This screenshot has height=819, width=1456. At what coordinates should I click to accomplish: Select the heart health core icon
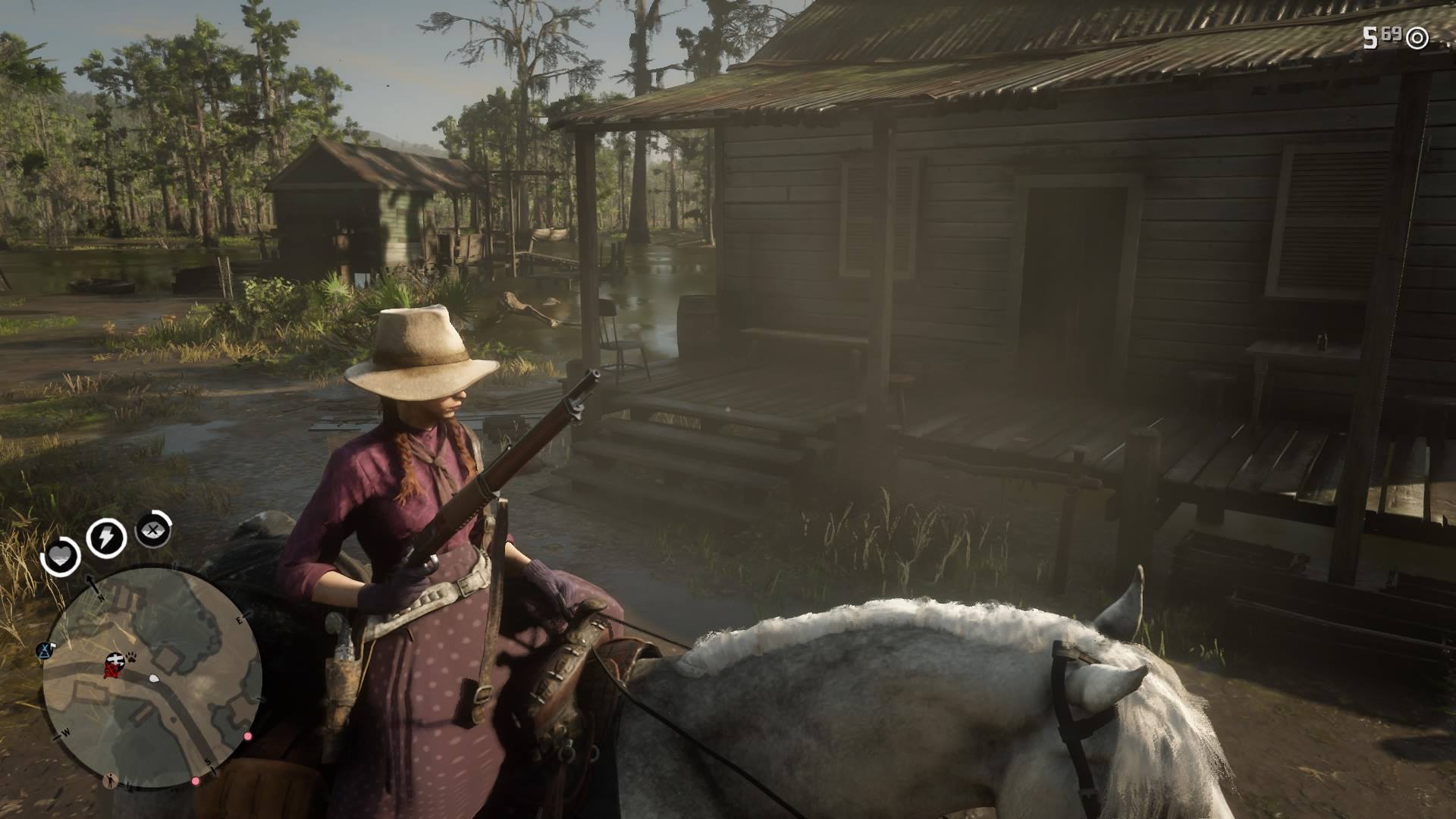[59, 558]
